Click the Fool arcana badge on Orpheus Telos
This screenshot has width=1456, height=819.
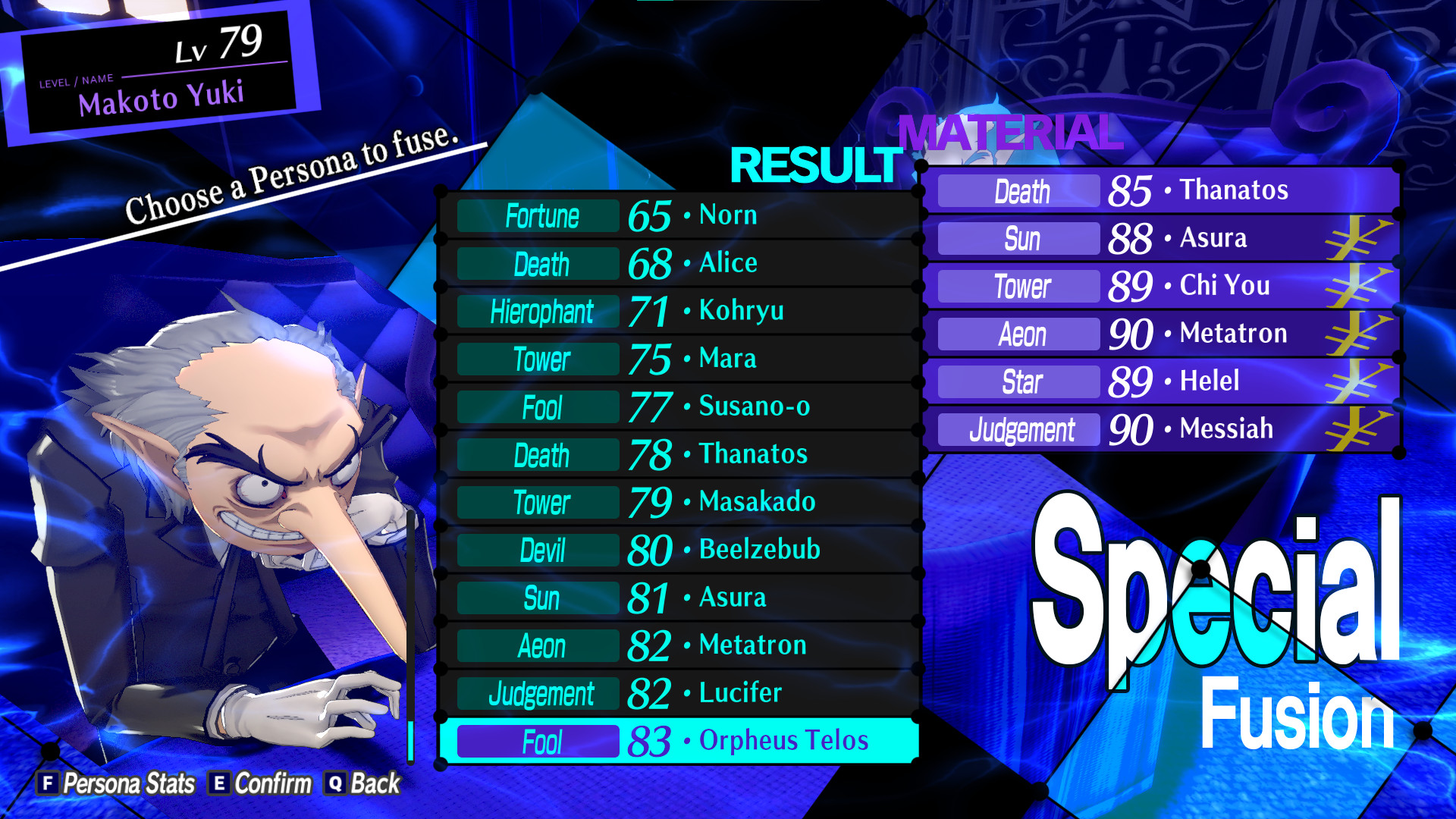click(537, 741)
